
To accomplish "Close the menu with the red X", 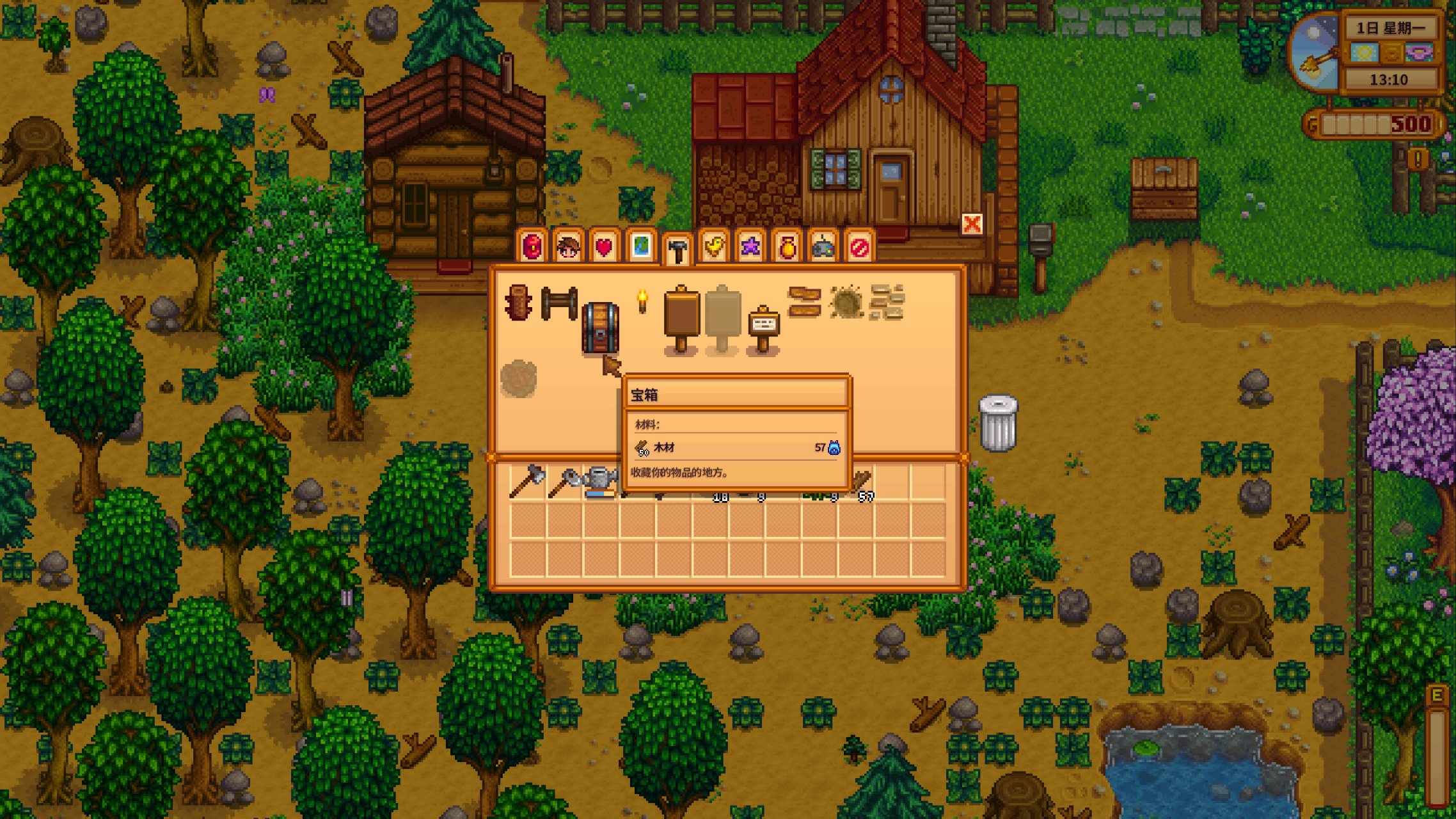I will tap(972, 224).
